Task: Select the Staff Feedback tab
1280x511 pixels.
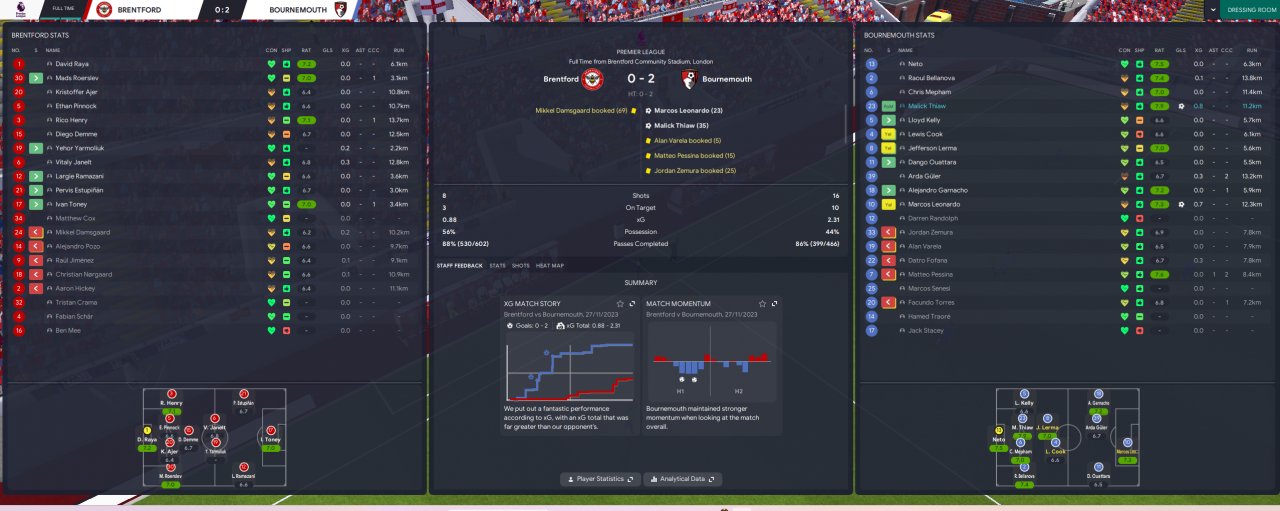Action: [459, 266]
